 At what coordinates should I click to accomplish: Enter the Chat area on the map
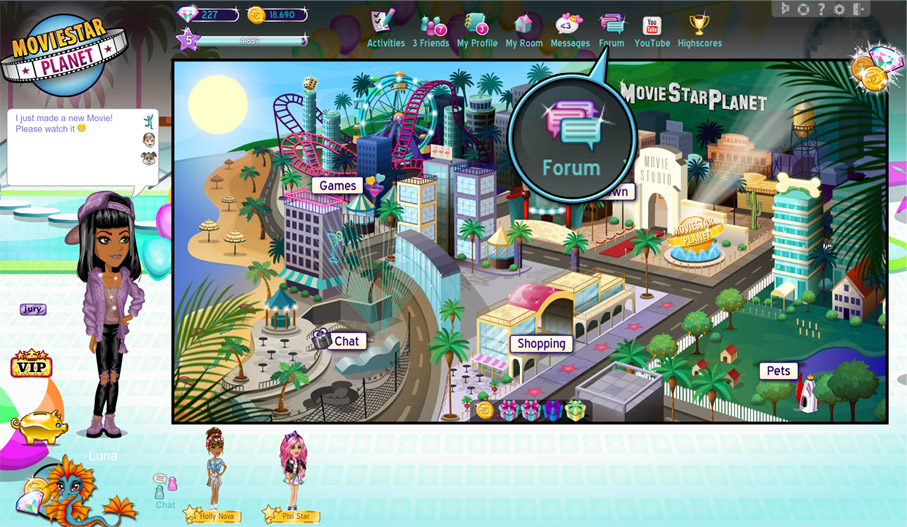pos(346,341)
